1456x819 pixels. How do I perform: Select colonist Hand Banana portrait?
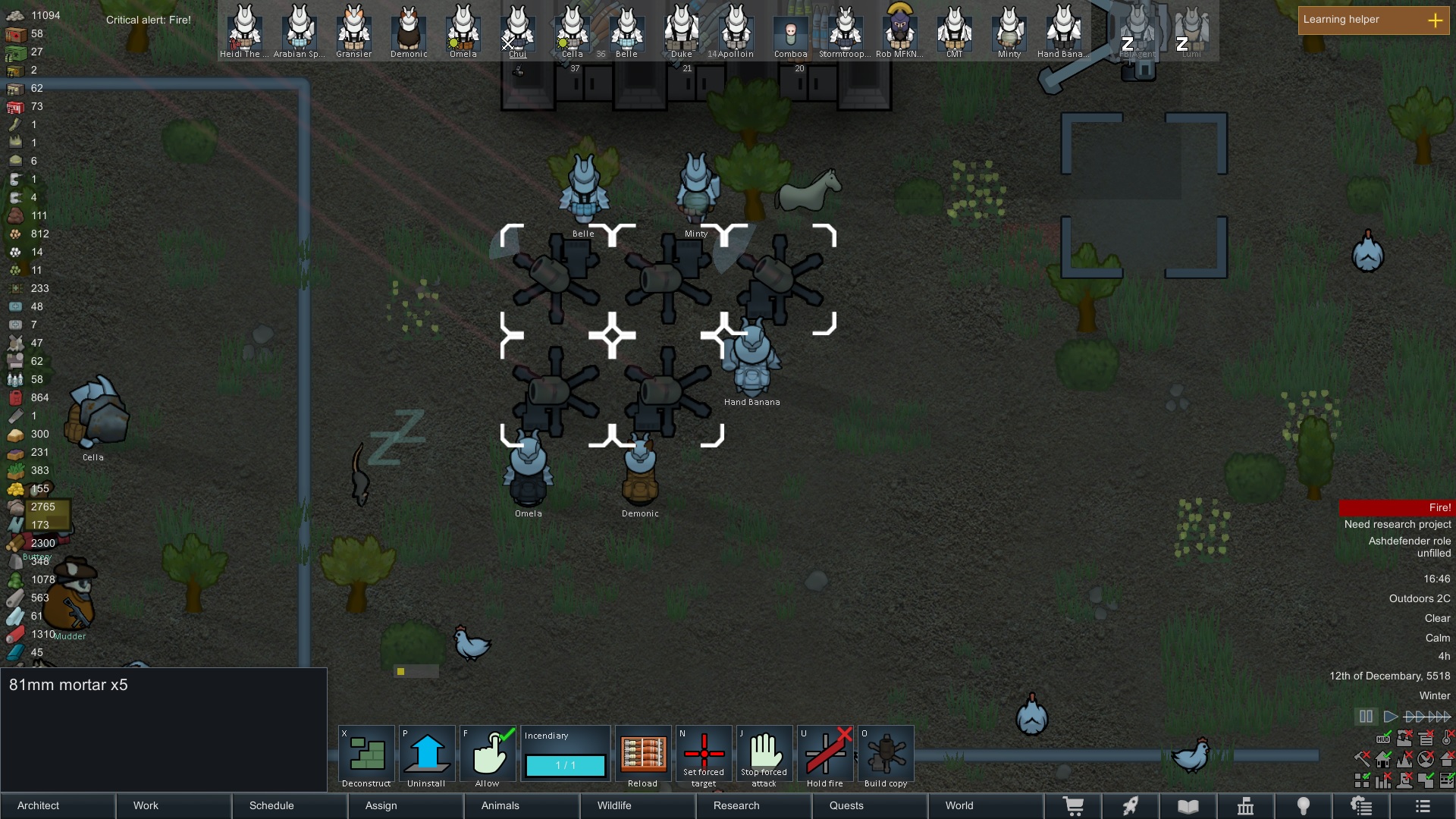coord(1063,31)
